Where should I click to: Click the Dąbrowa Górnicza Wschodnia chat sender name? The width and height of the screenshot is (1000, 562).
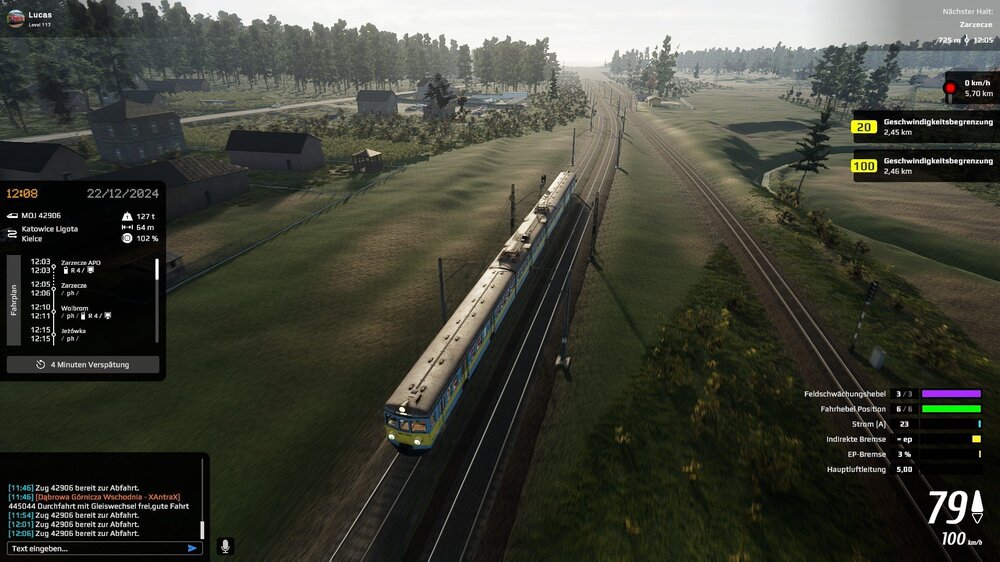(x=108, y=497)
